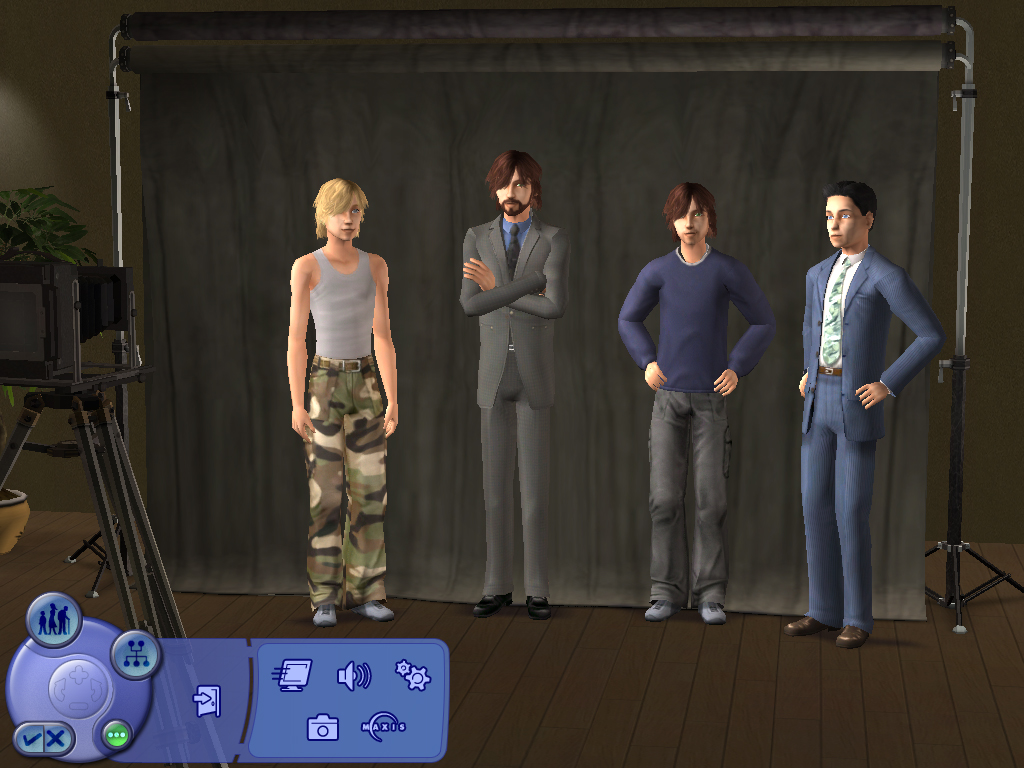Open the Create a Family panel

coord(53,620)
